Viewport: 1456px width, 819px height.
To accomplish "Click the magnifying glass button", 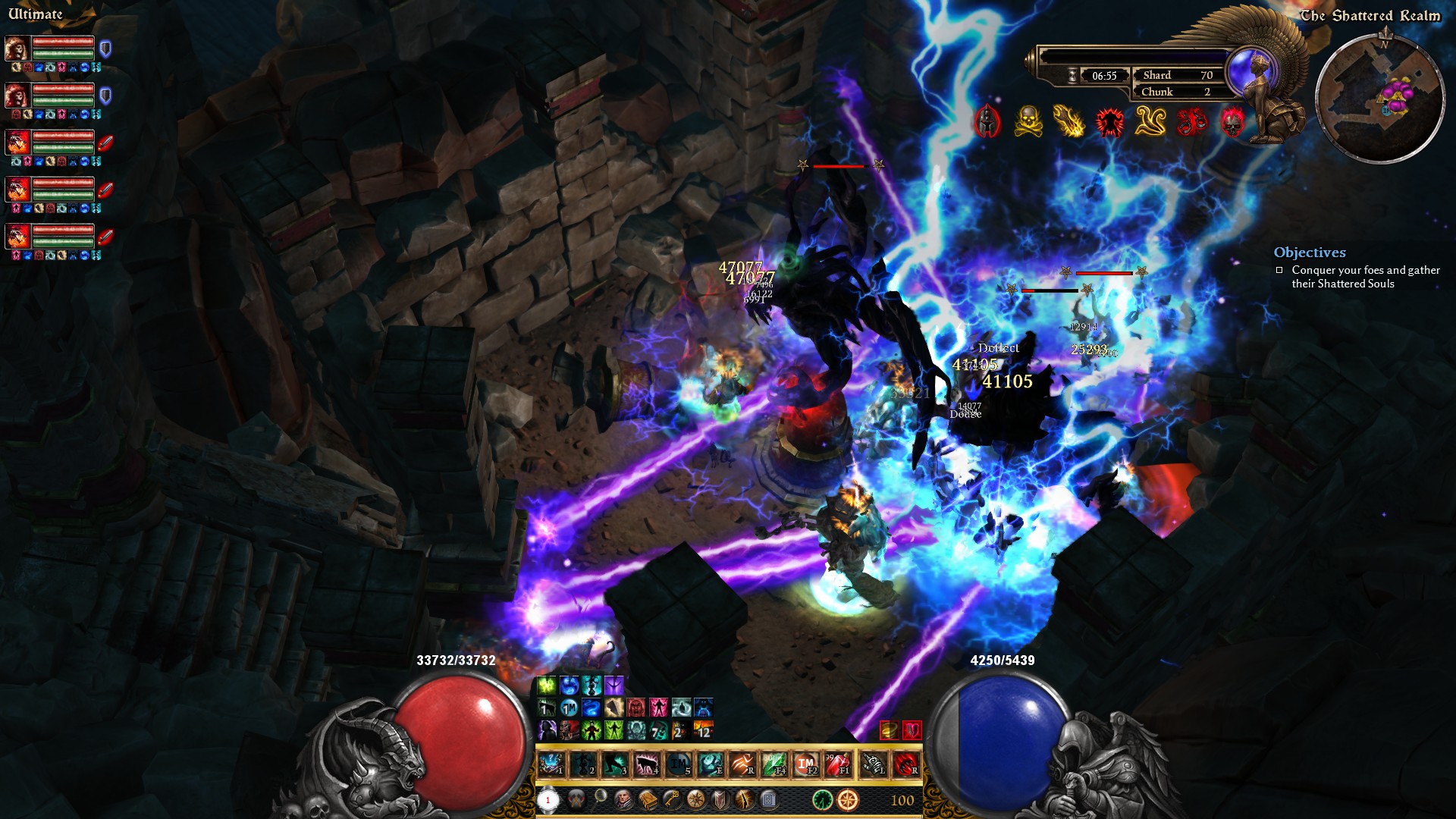I will pyautogui.click(x=600, y=798).
